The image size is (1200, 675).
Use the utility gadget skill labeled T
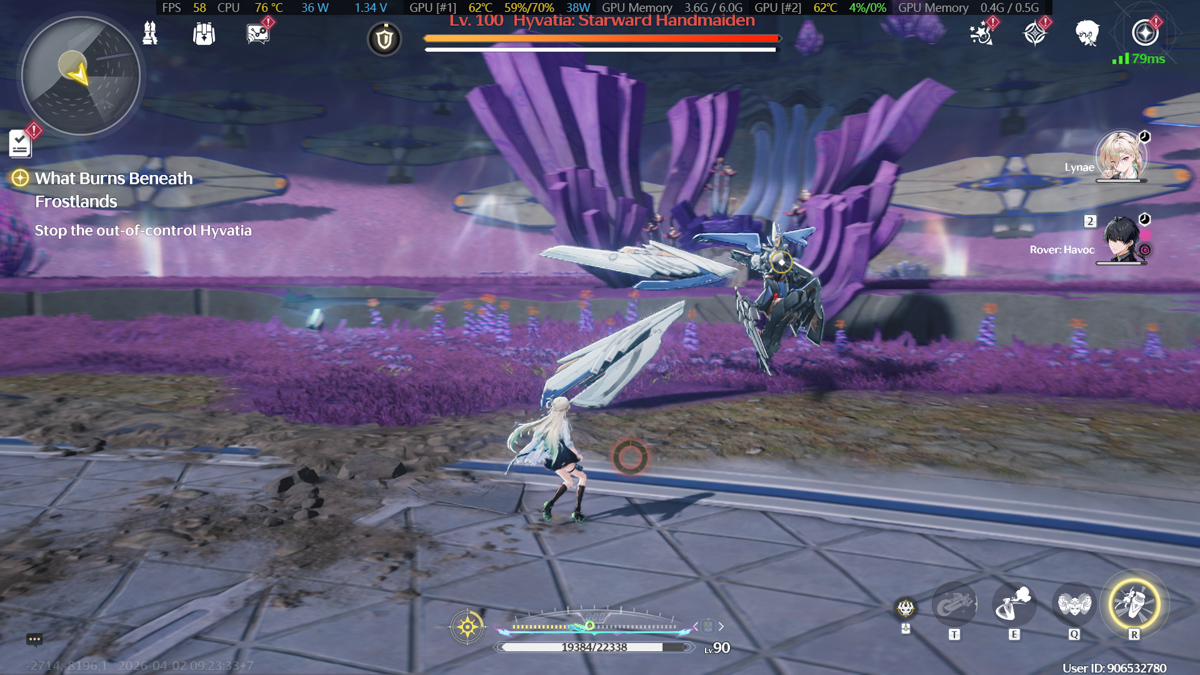(954, 604)
